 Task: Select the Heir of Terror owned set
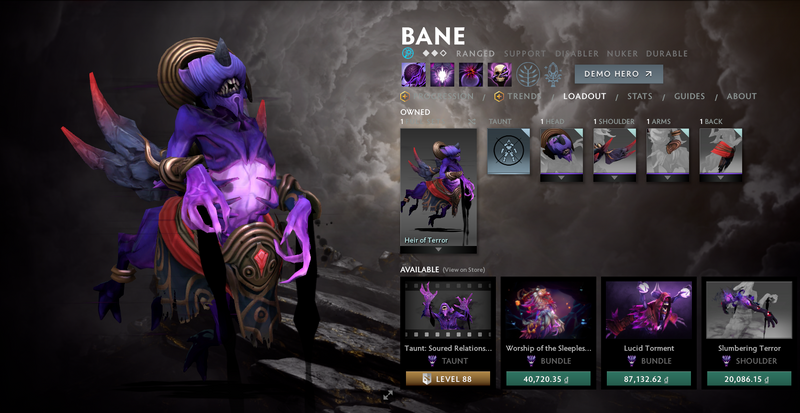point(438,190)
